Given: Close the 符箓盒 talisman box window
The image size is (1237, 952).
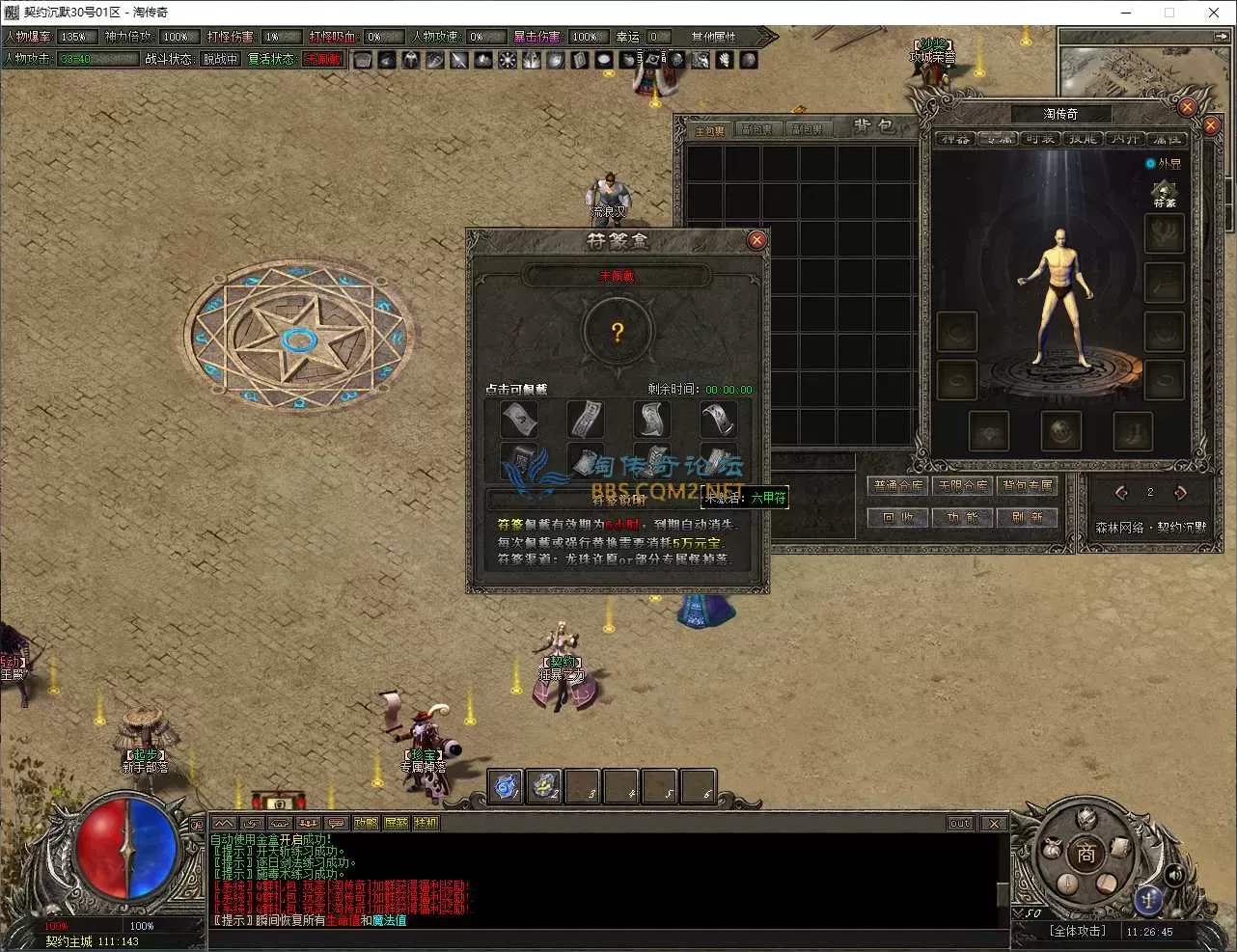Looking at the screenshot, I should [x=756, y=240].
